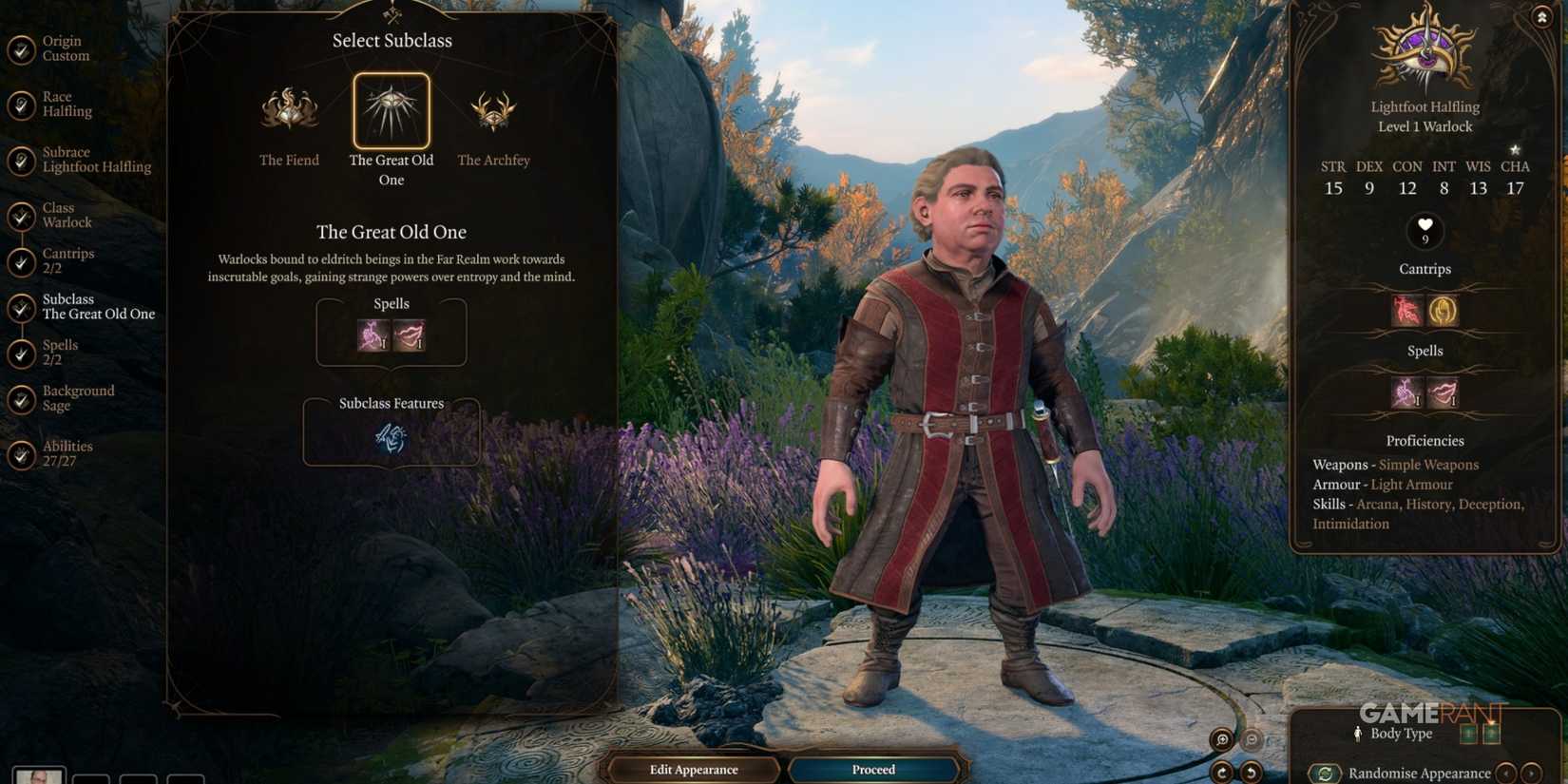Select the zoom-in magnifier icon
Image resolution: width=1568 pixels, height=784 pixels.
(x=1222, y=738)
